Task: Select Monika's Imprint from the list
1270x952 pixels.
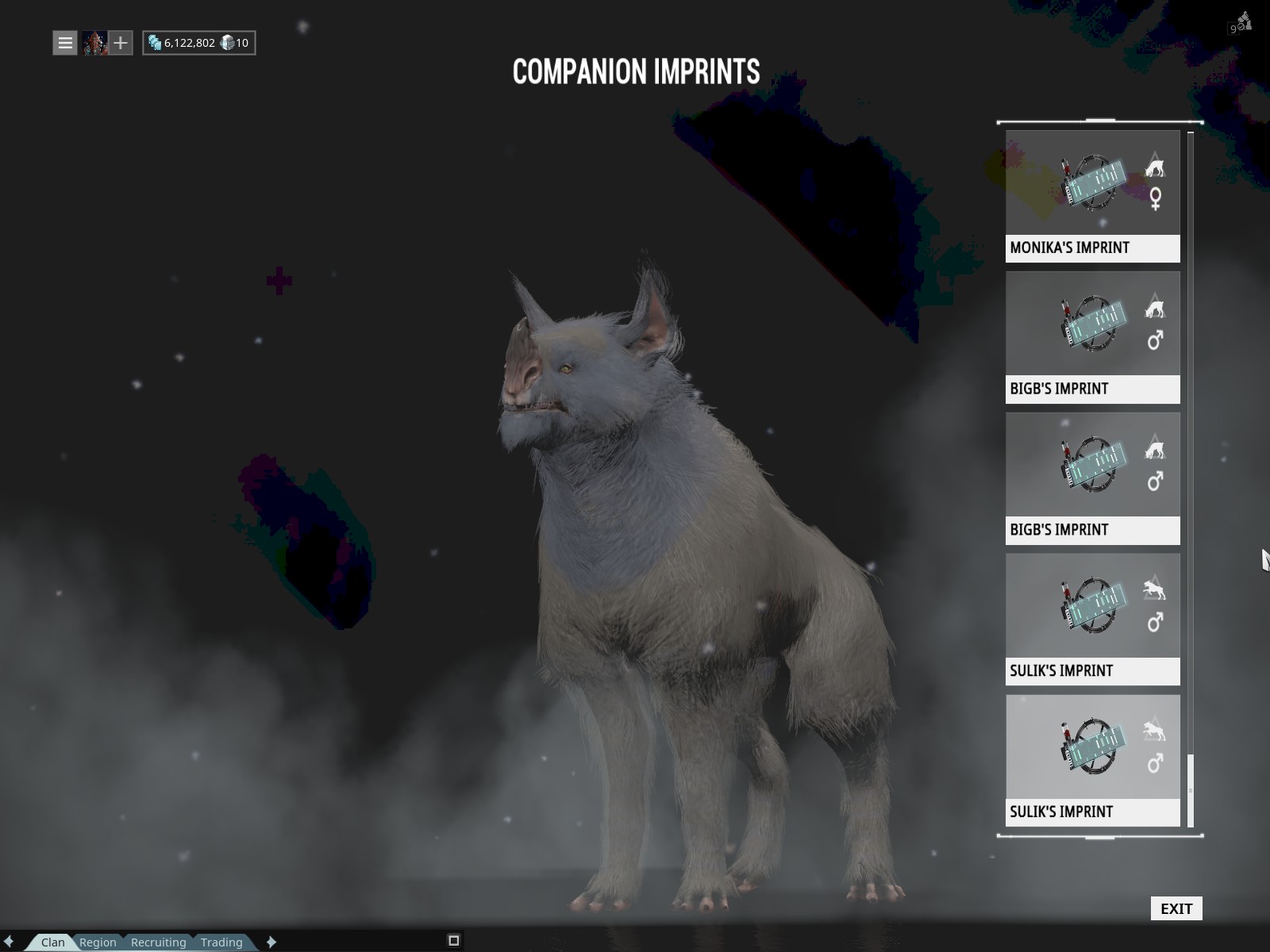Action: [1092, 196]
